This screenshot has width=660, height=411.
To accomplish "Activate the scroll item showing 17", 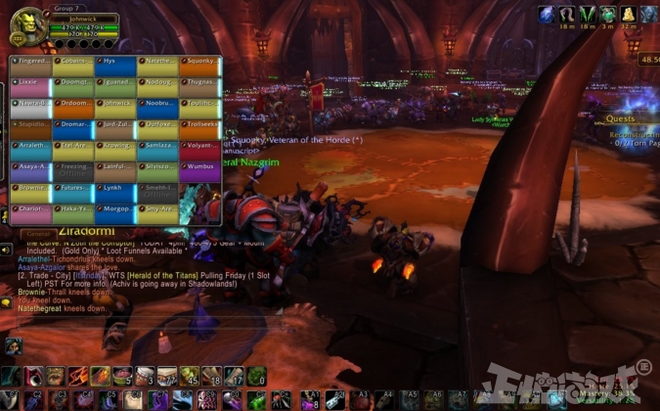I will click(233, 376).
